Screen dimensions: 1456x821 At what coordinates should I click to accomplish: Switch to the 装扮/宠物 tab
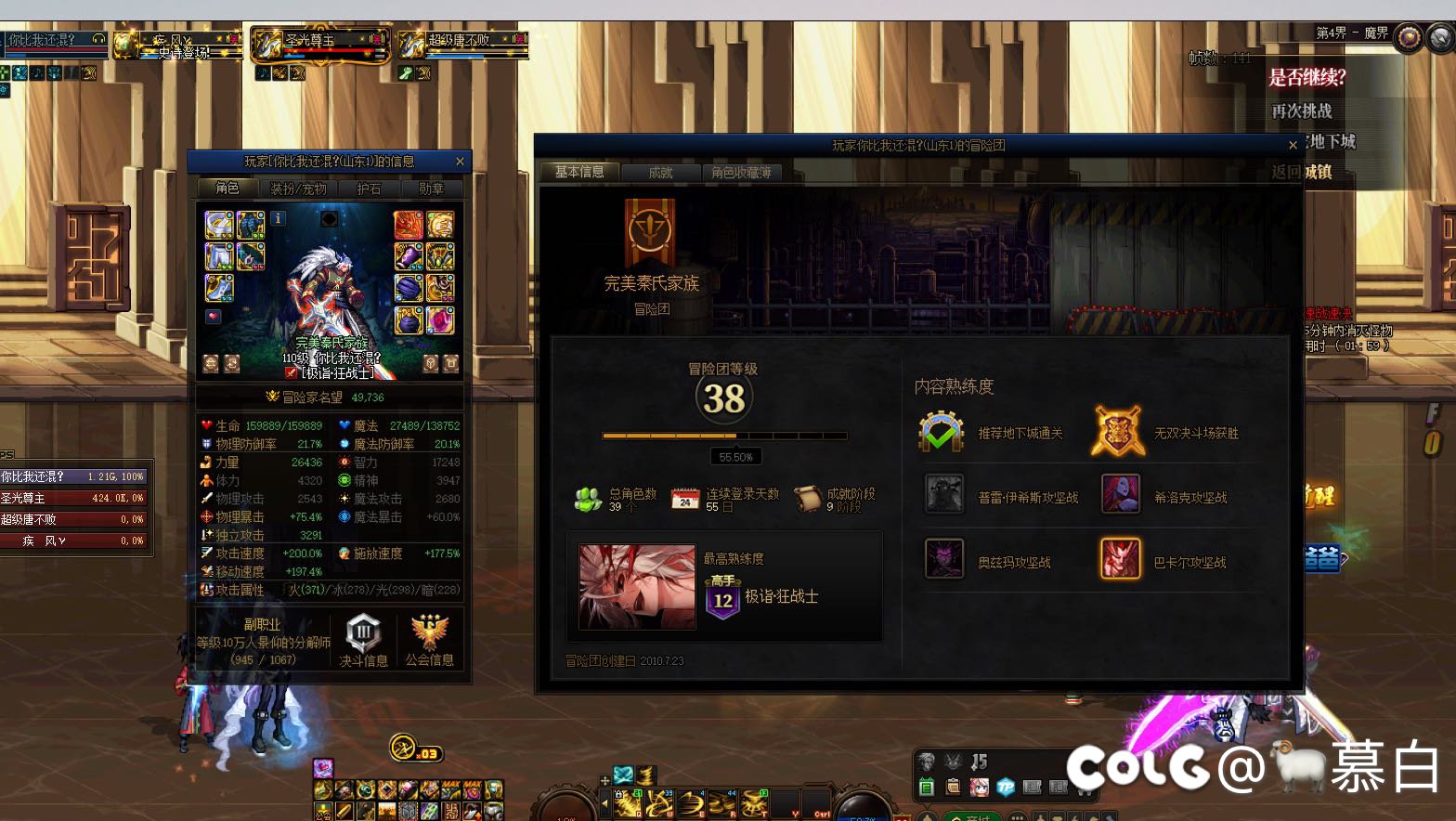[x=298, y=189]
